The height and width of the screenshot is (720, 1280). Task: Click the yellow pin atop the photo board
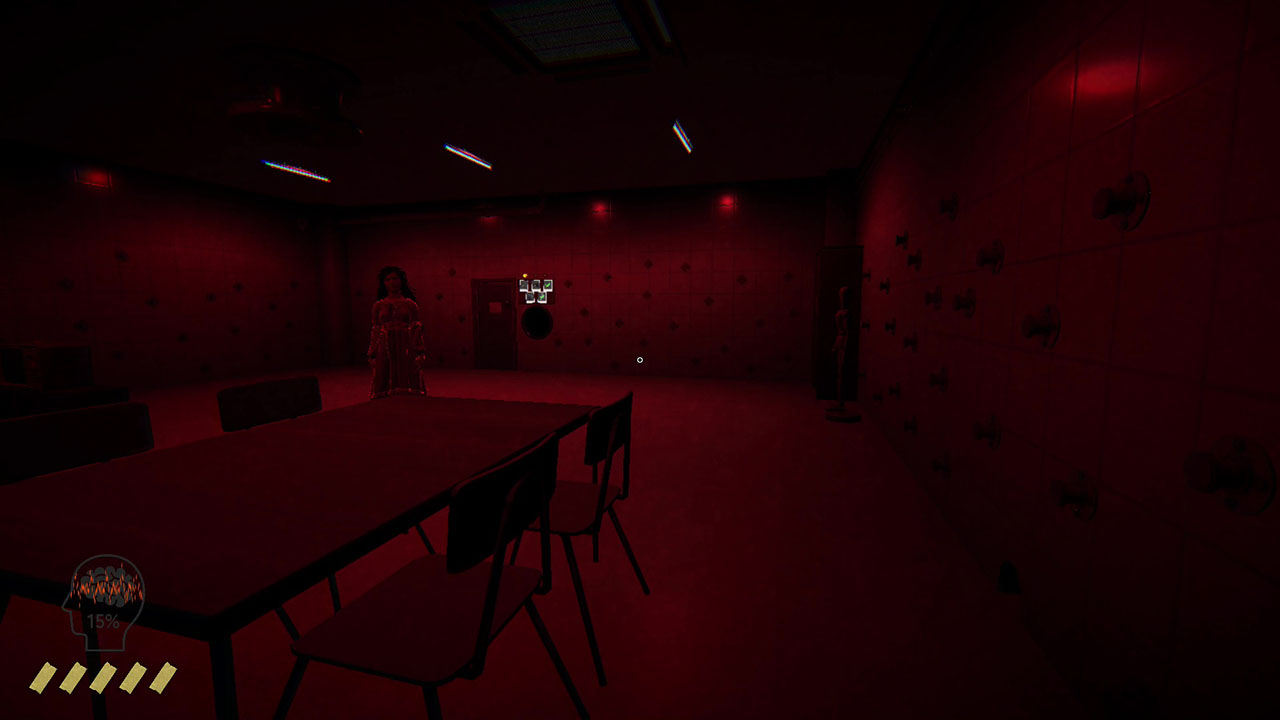click(x=525, y=275)
